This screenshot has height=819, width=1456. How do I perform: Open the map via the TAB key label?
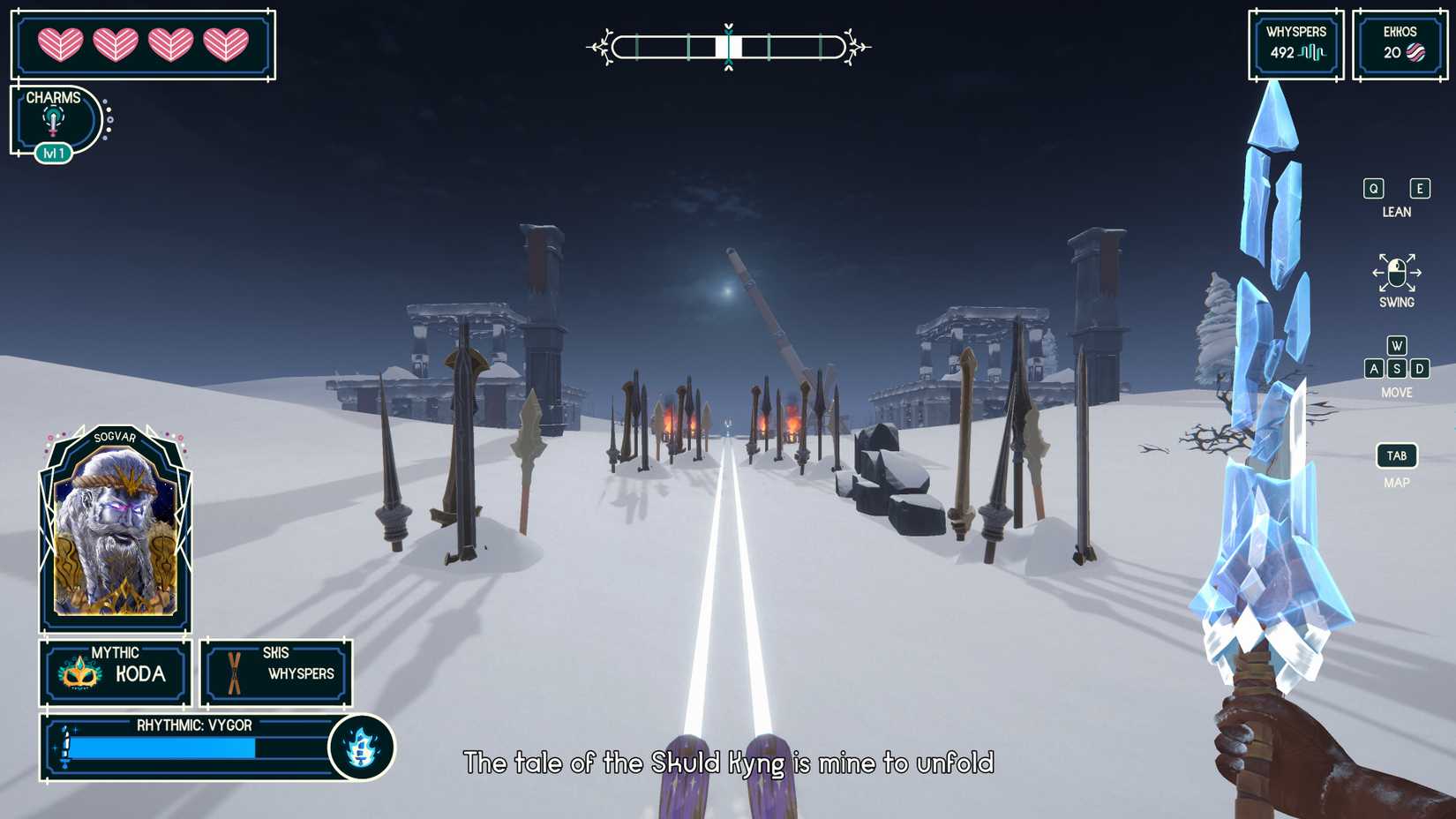1396,455
